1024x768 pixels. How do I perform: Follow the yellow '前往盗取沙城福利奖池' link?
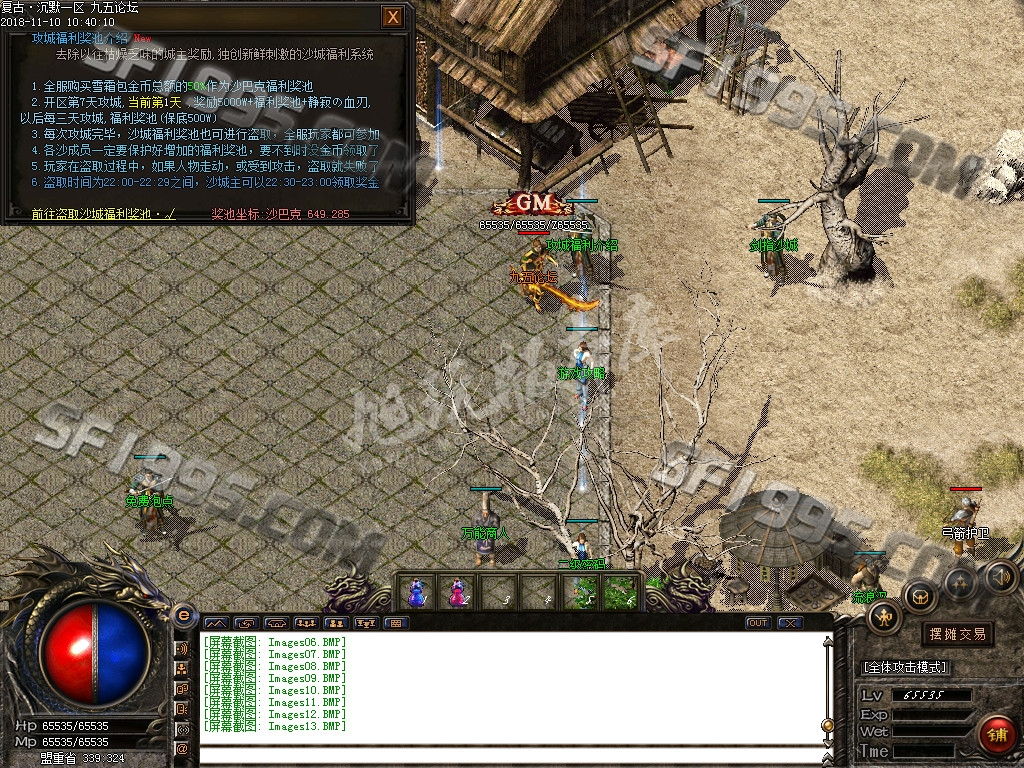tap(104, 214)
